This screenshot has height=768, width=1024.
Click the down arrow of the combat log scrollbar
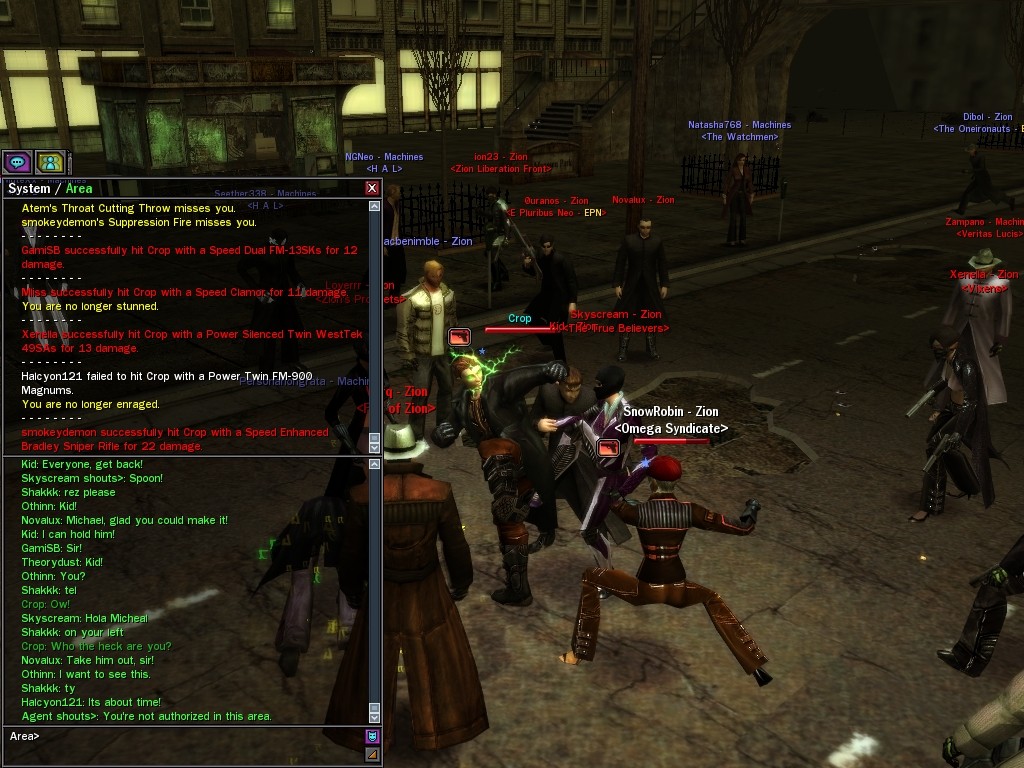(375, 446)
